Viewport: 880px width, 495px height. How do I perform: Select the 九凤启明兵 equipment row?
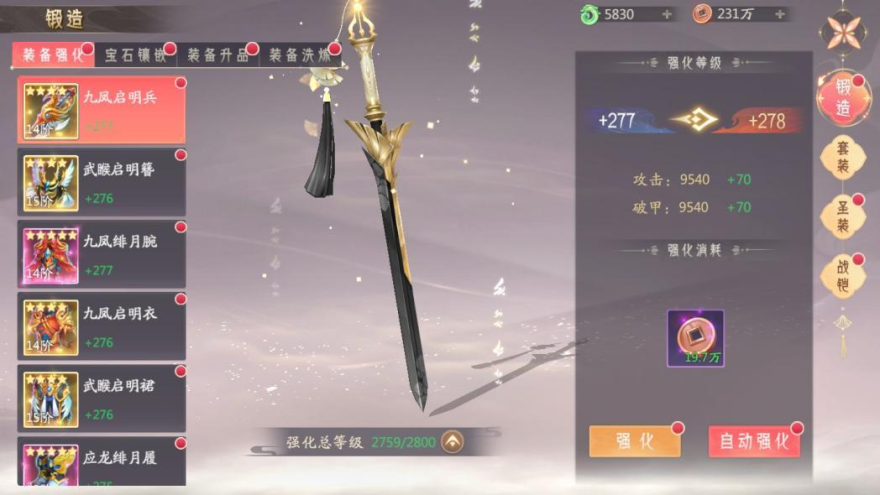tap(102, 110)
